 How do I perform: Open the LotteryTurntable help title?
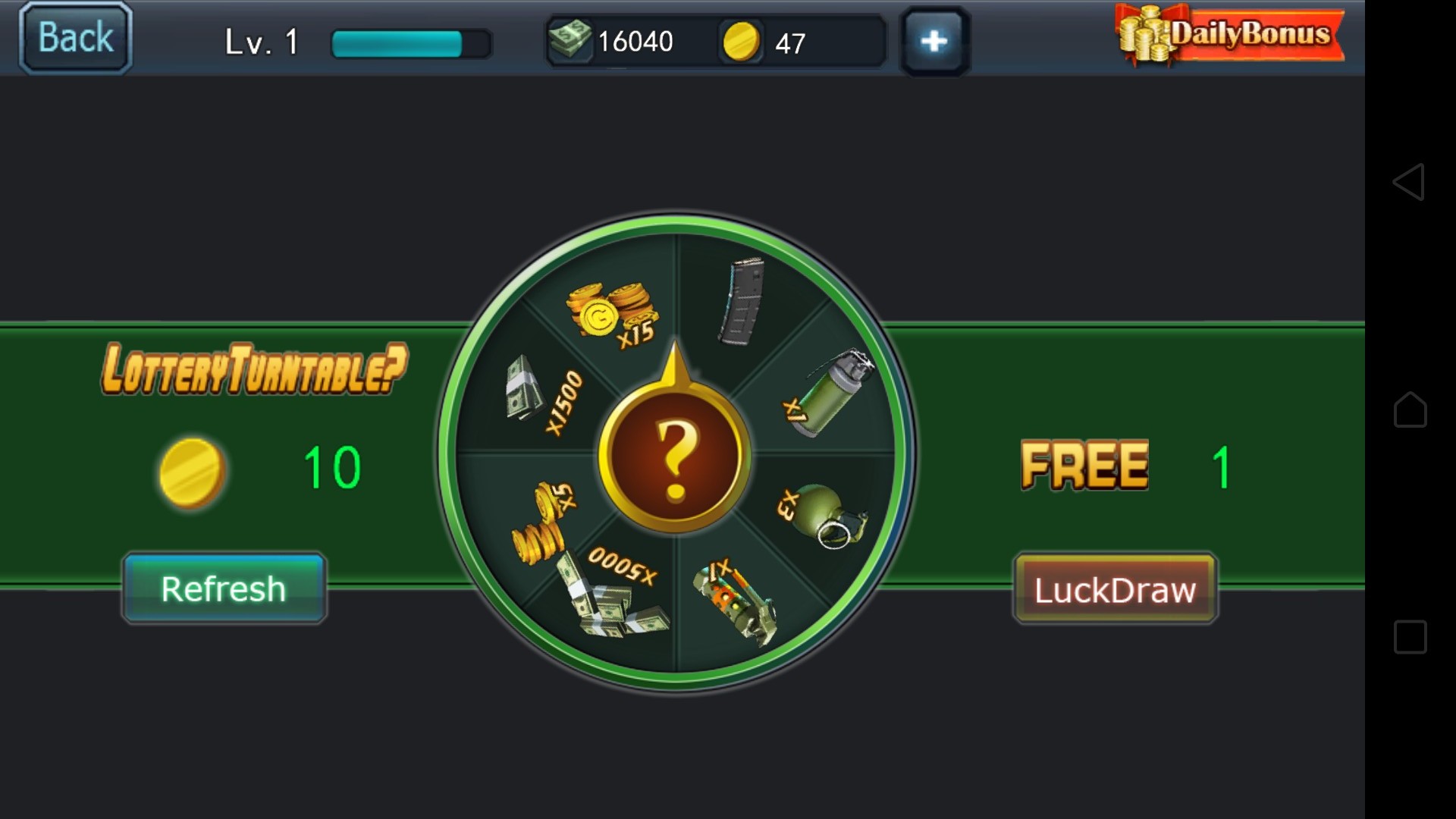pyautogui.click(x=255, y=369)
